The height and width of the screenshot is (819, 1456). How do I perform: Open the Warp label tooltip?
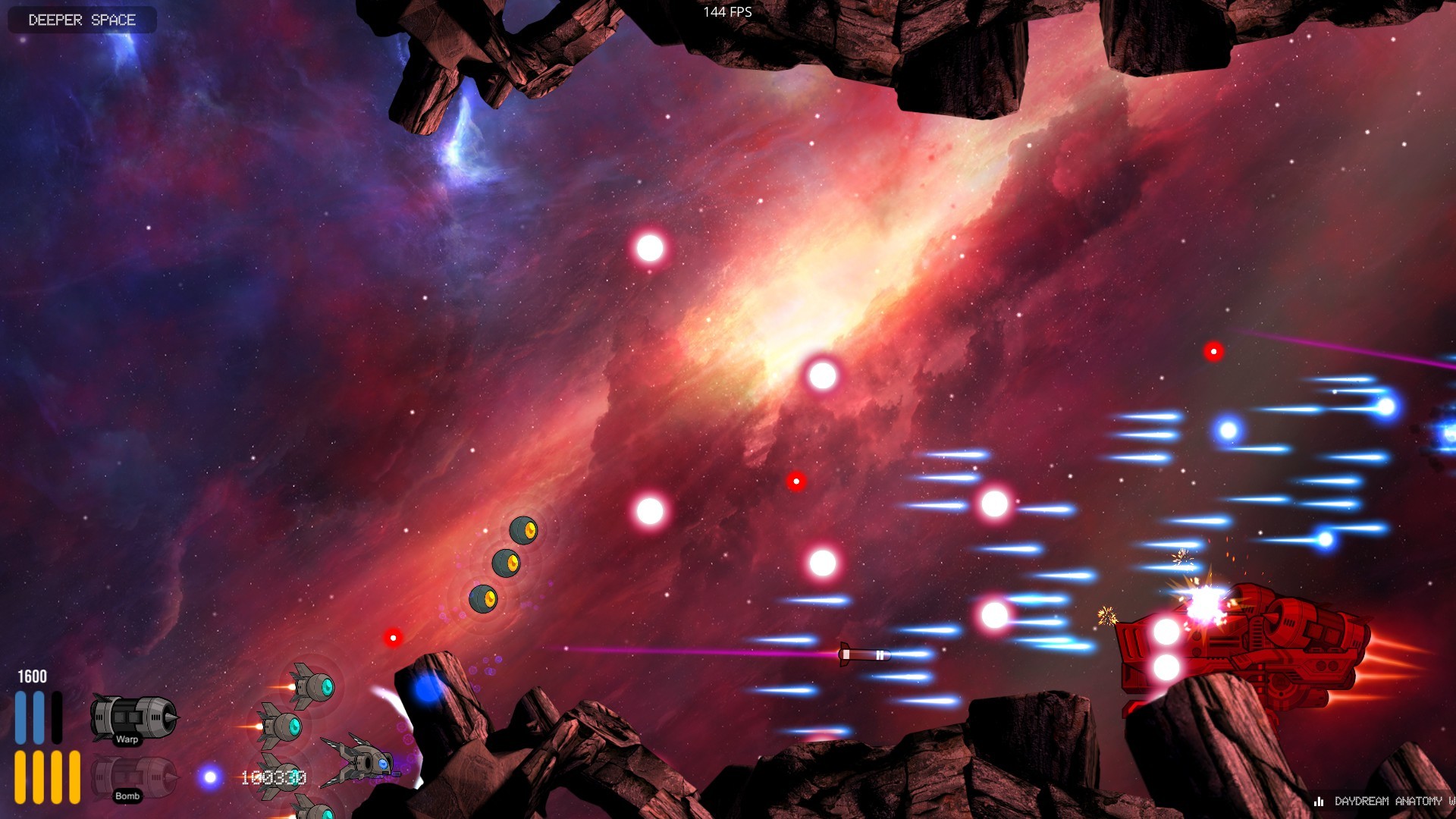point(127,739)
